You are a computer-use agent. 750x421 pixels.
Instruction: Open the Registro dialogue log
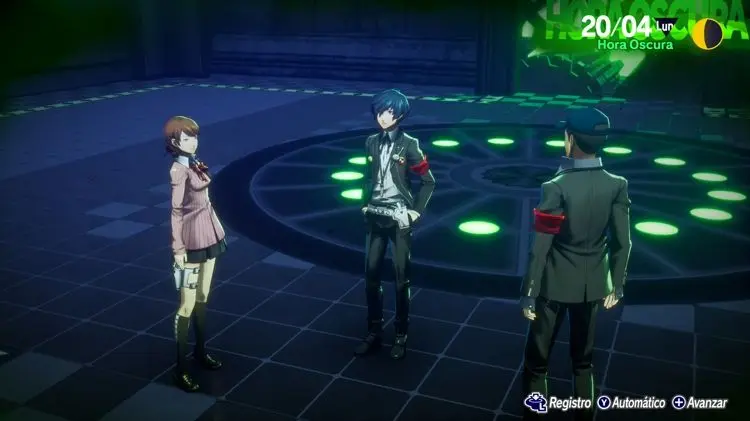pos(560,402)
